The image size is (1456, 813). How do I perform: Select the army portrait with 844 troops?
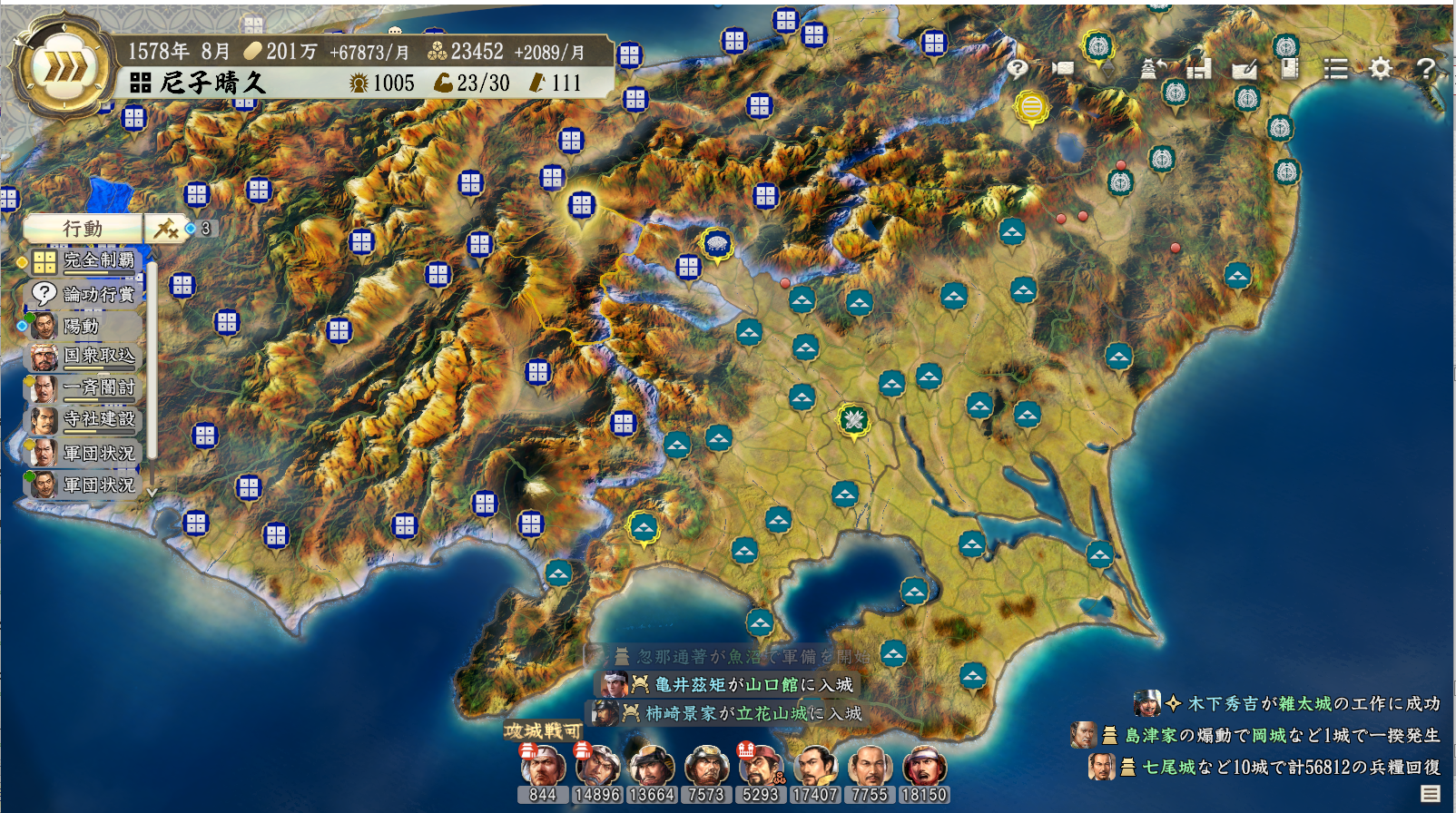click(543, 768)
